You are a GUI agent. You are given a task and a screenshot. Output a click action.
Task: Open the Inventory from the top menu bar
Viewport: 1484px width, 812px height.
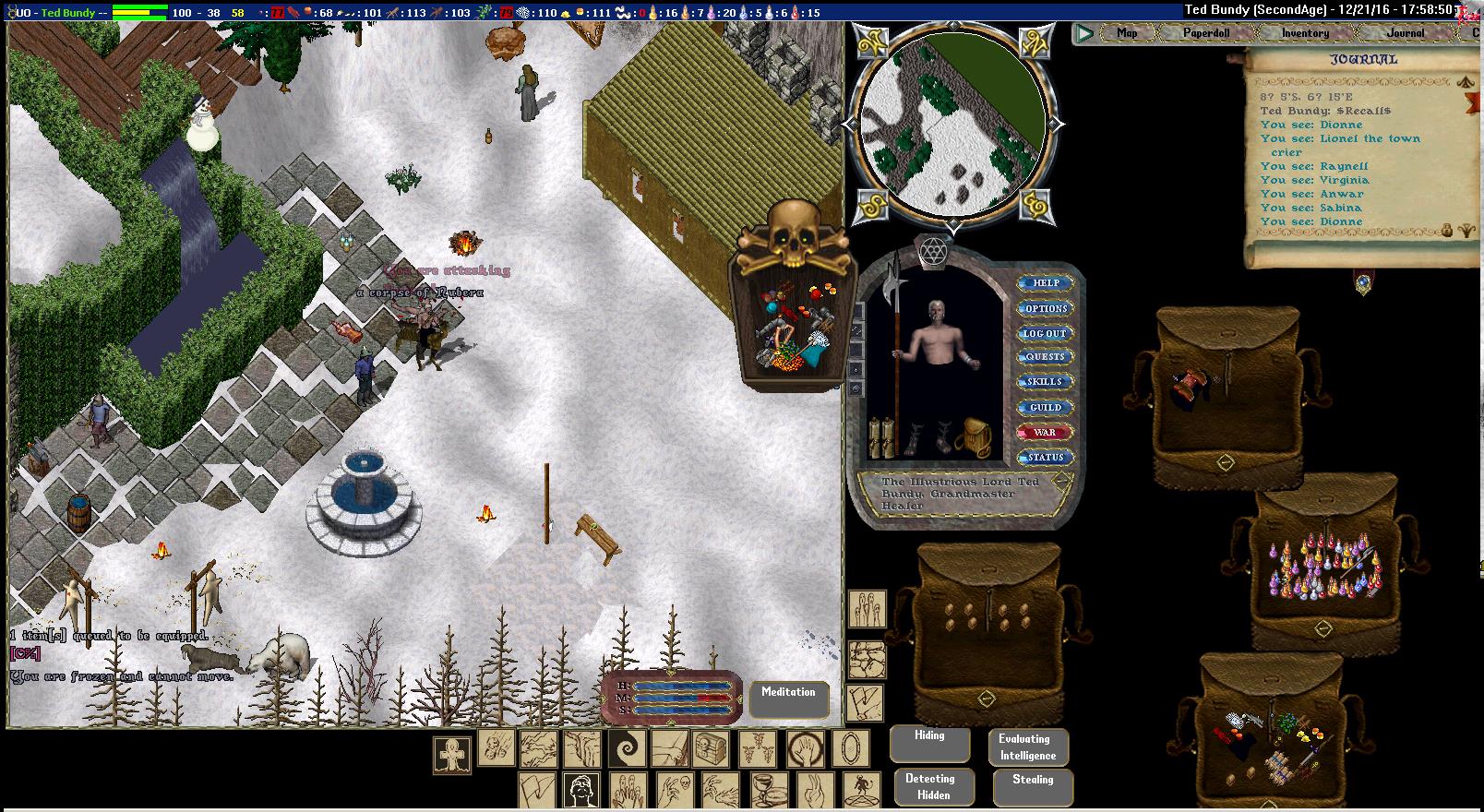click(x=1305, y=33)
